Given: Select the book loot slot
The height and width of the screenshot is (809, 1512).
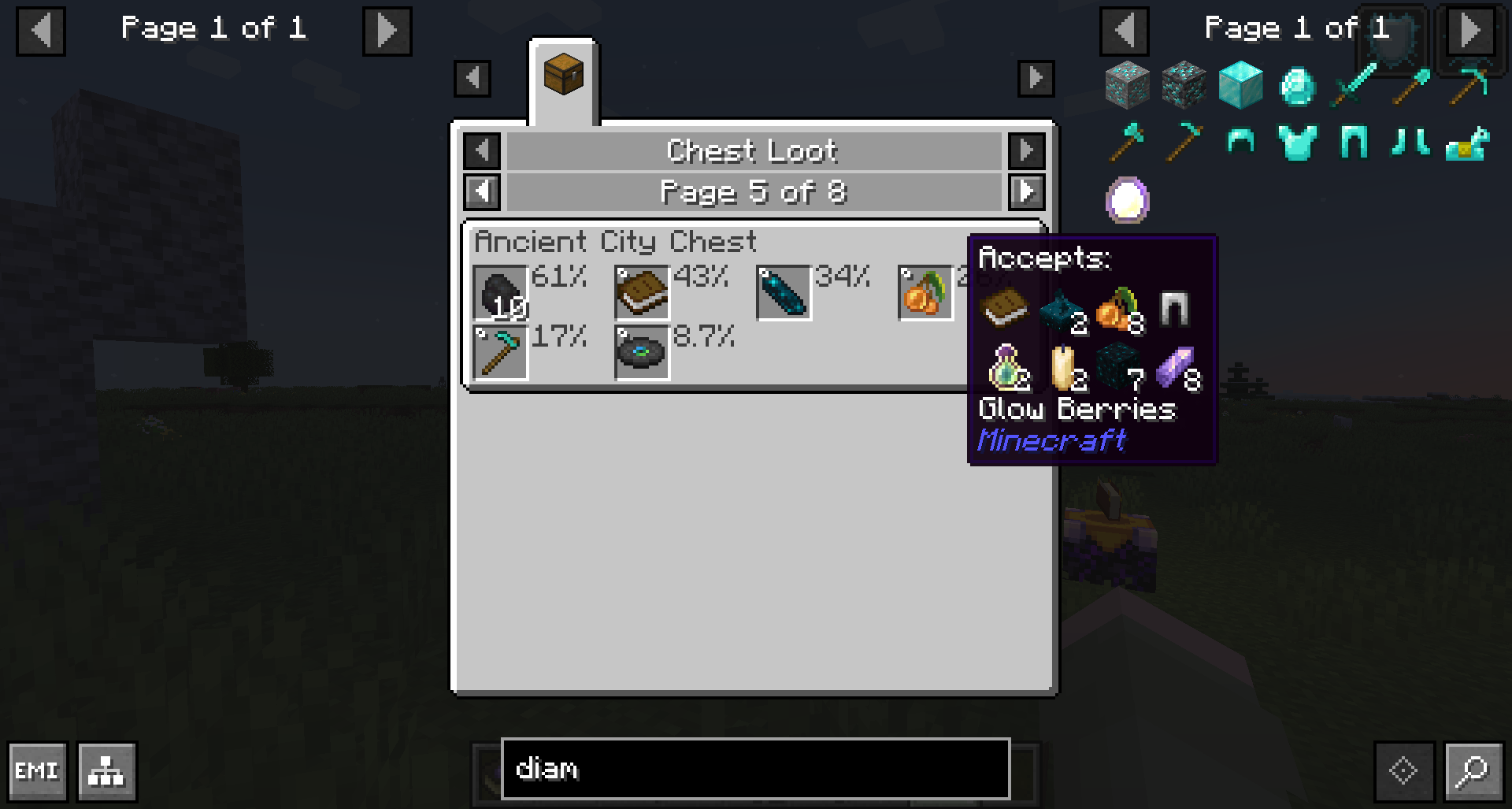Looking at the screenshot, I should pos(642,293).
